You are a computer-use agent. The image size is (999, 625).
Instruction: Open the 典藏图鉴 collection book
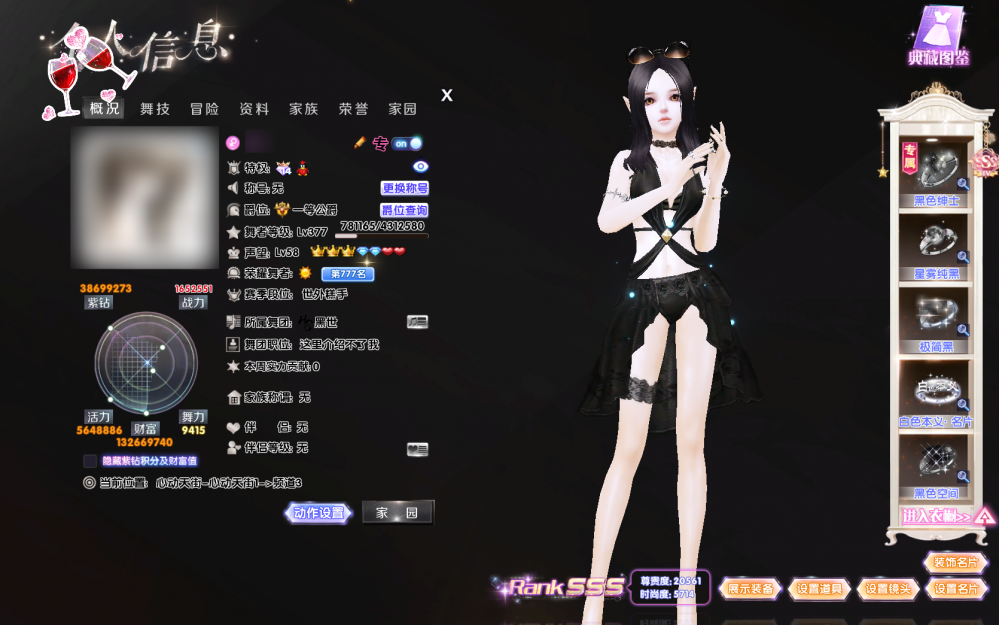click(938, 37)
